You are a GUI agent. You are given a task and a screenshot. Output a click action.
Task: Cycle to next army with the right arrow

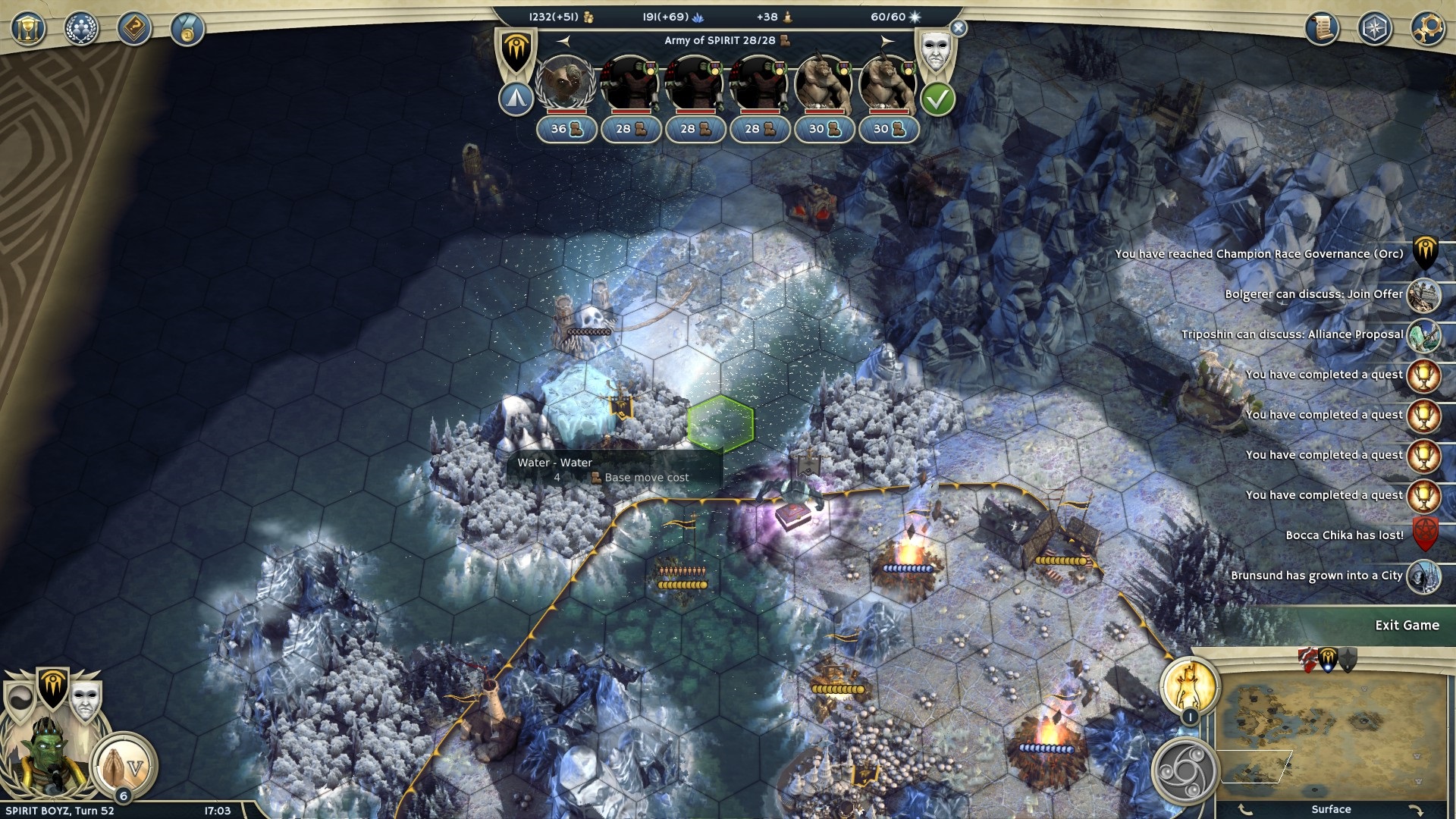click(887, 41)
